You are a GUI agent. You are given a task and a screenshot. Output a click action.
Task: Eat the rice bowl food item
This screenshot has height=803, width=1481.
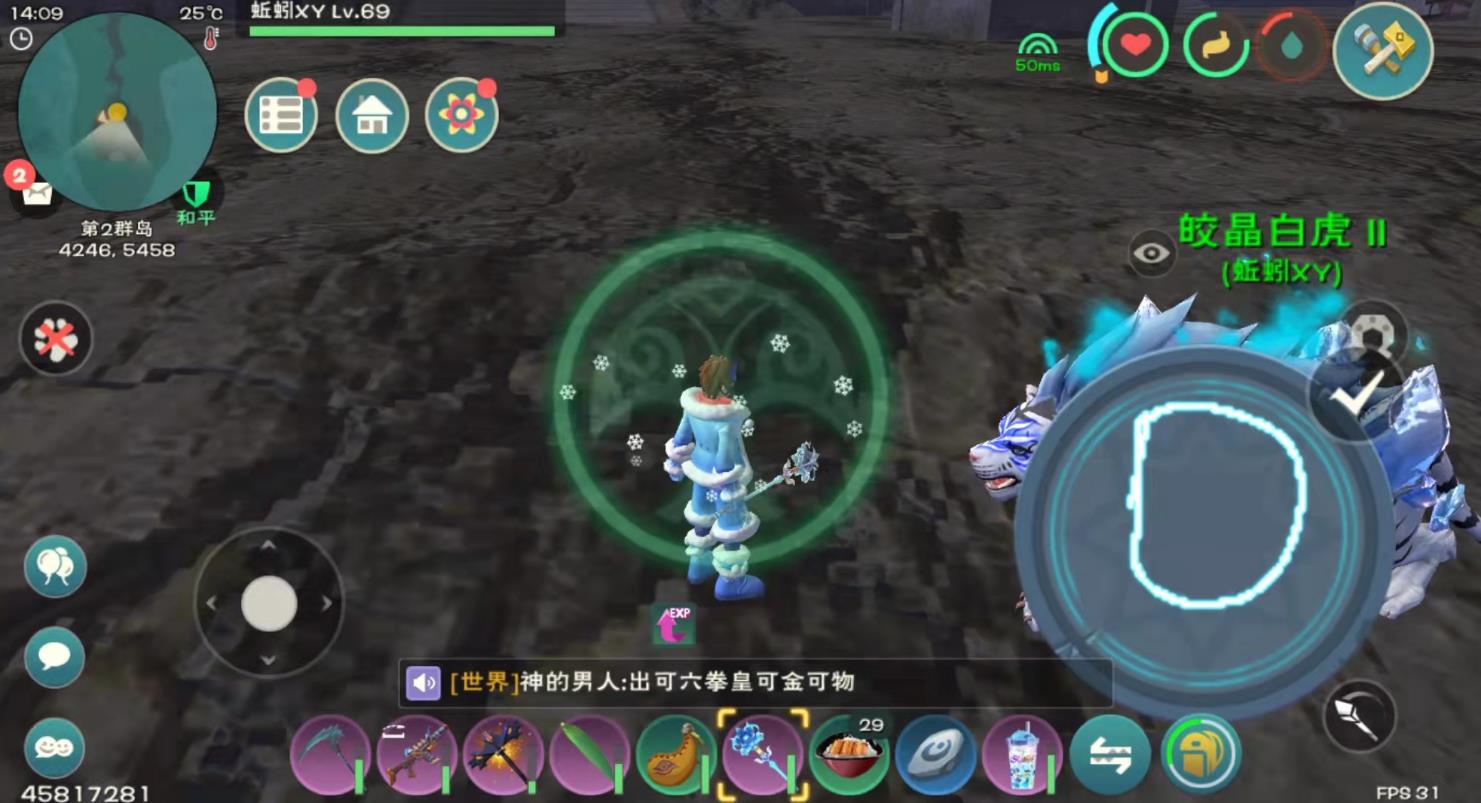point(849,755)
